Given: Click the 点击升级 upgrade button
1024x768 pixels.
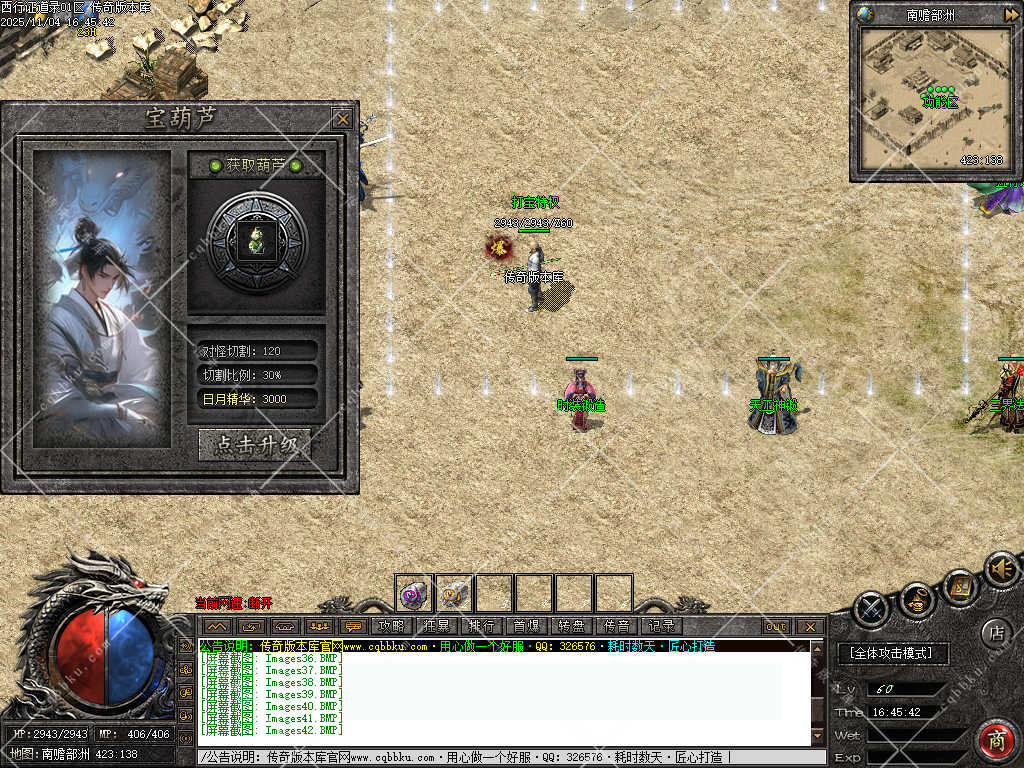Looking at the screenshot, I should (255, 445).
